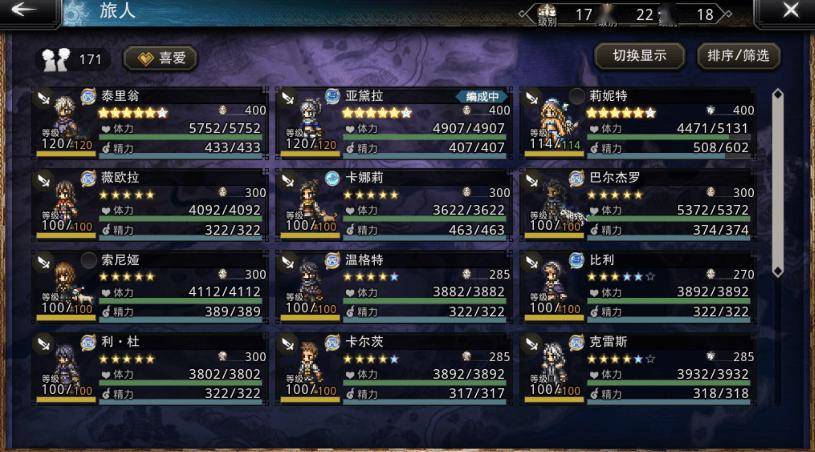815x452 pixels.
Task: Choose traveler 卡娜莉
Action: (x=394, y=204)
